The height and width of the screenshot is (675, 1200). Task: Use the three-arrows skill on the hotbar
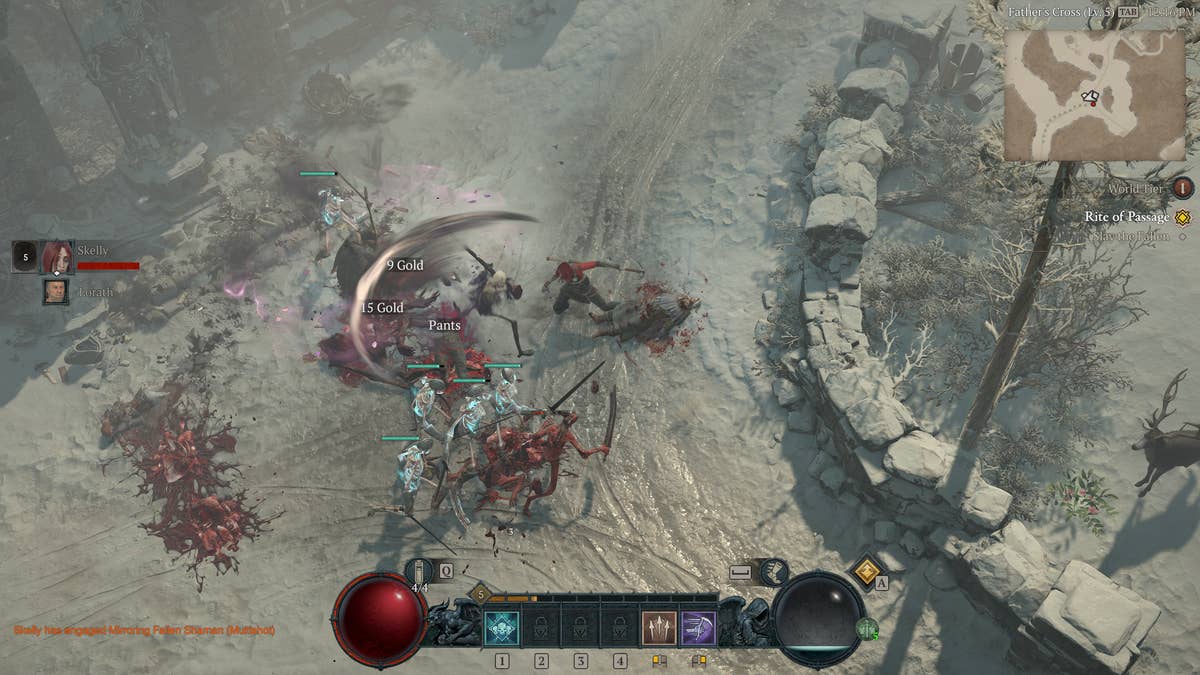tap(659, 627)
